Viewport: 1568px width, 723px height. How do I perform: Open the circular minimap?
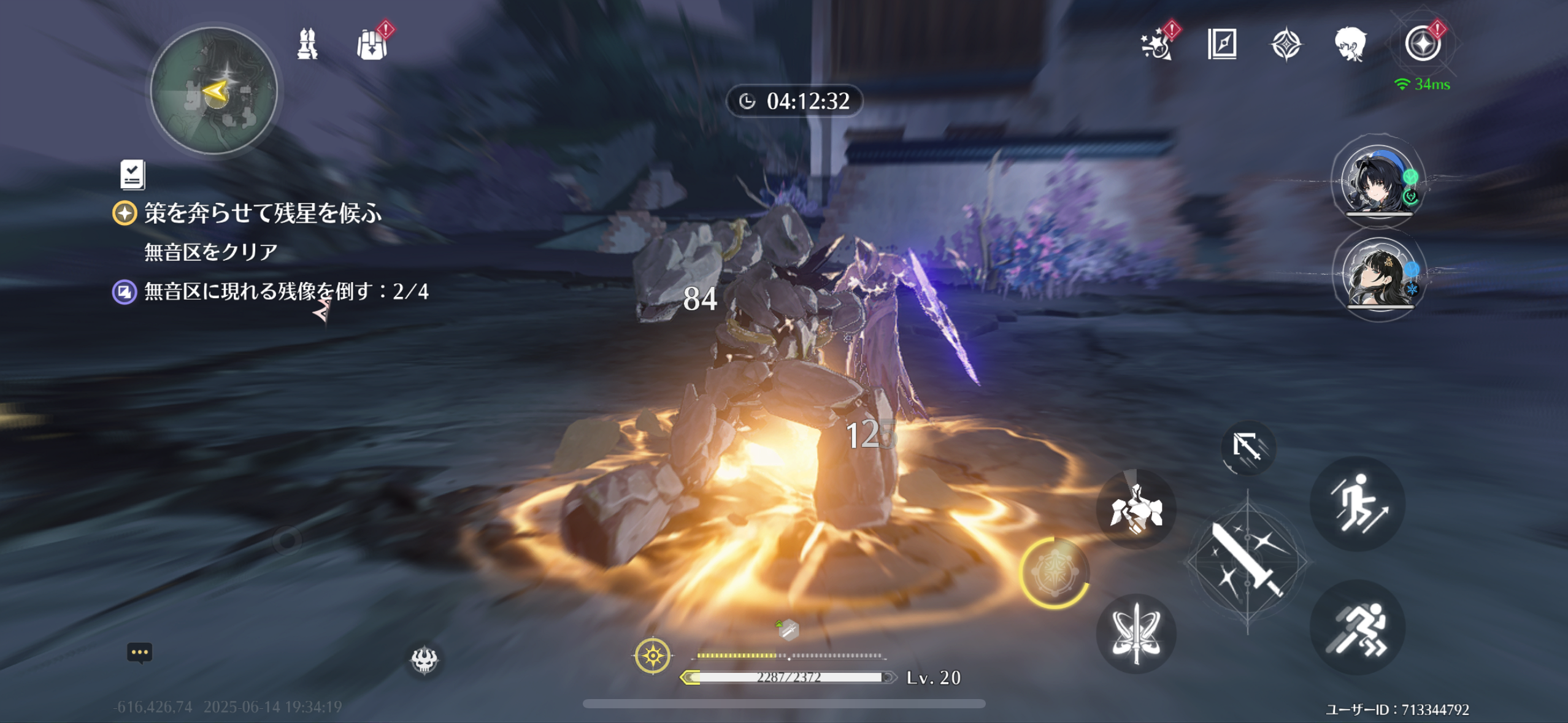point(214,91)
